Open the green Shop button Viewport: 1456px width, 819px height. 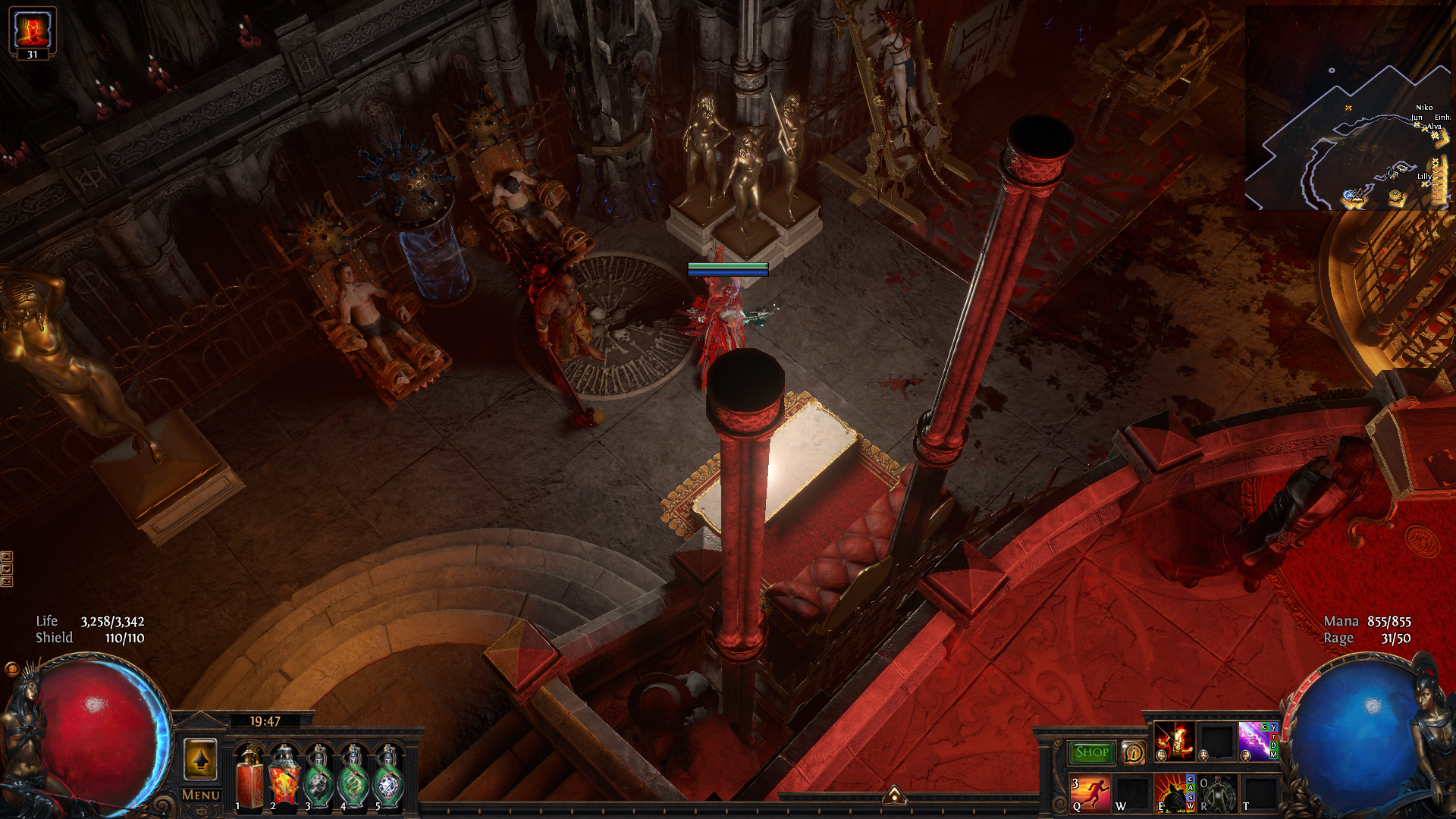[1092, 752]
